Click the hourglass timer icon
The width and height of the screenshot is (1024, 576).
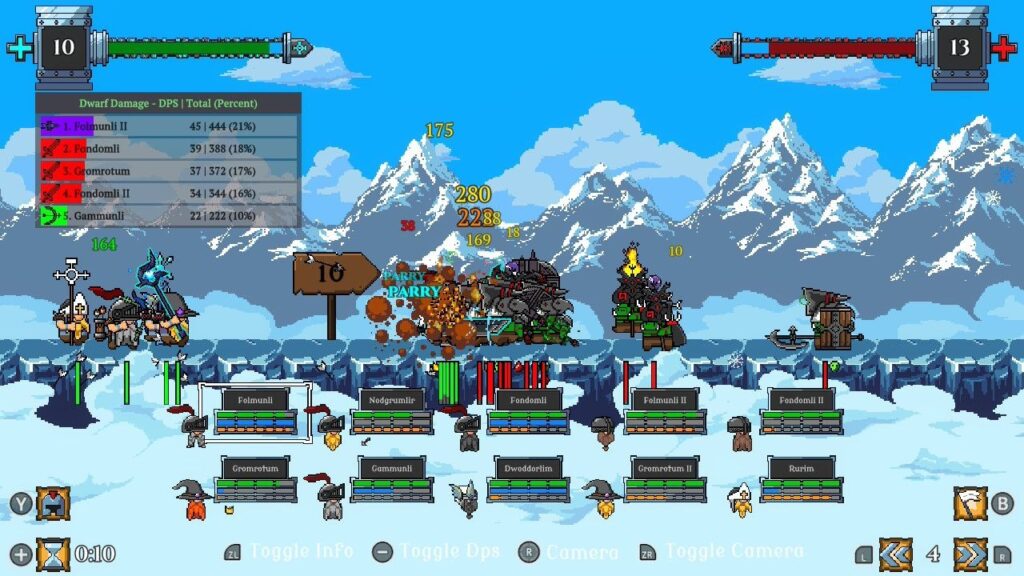point(53,553)
